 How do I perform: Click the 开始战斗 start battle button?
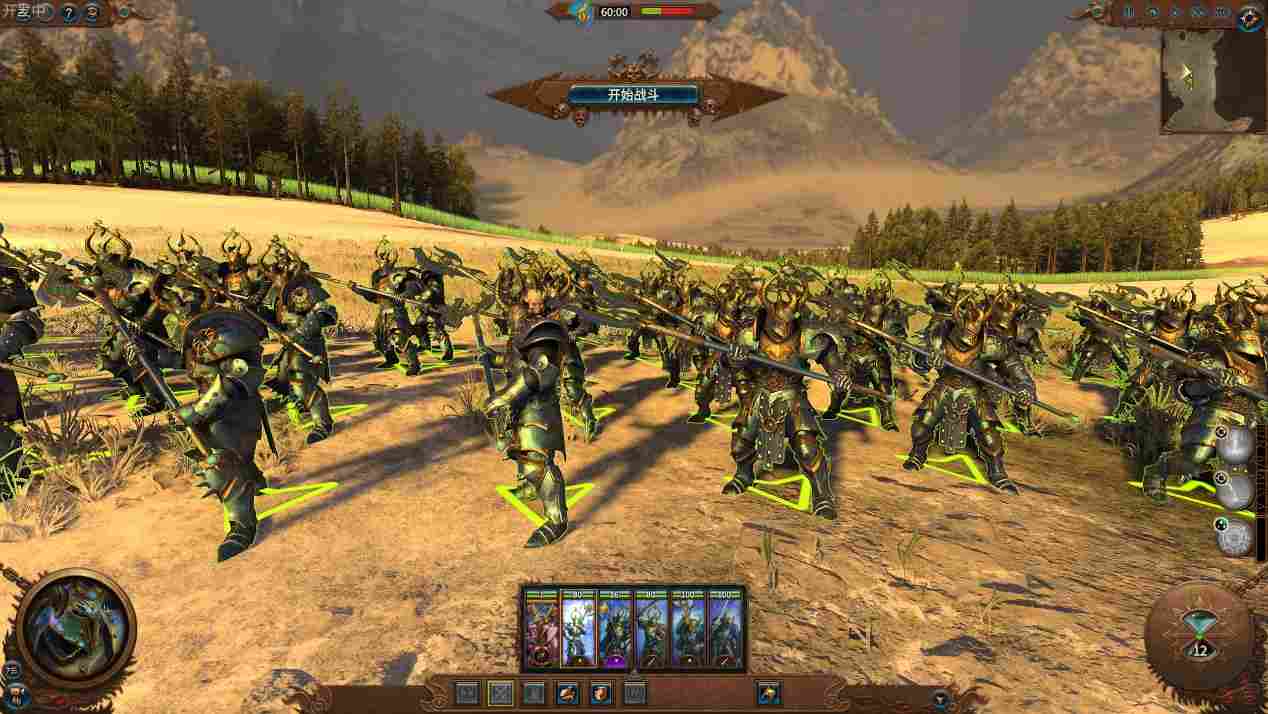tap(634, 96)
